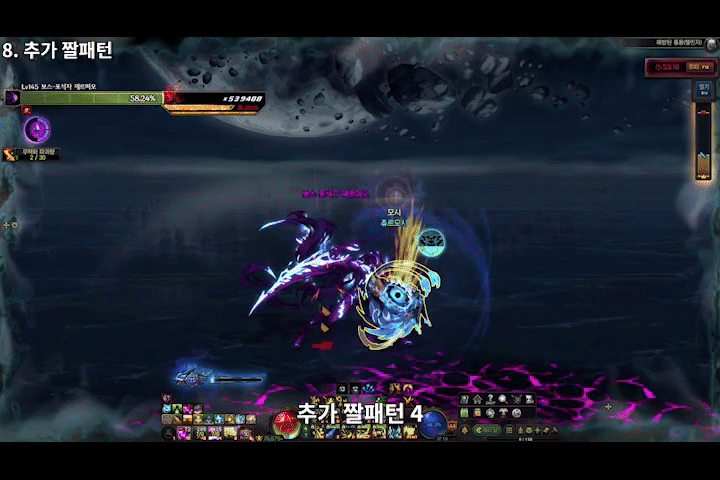This screenshot has width=720, height=480.
Task: Click the purple circular buff icon
Action: [37, 129]
